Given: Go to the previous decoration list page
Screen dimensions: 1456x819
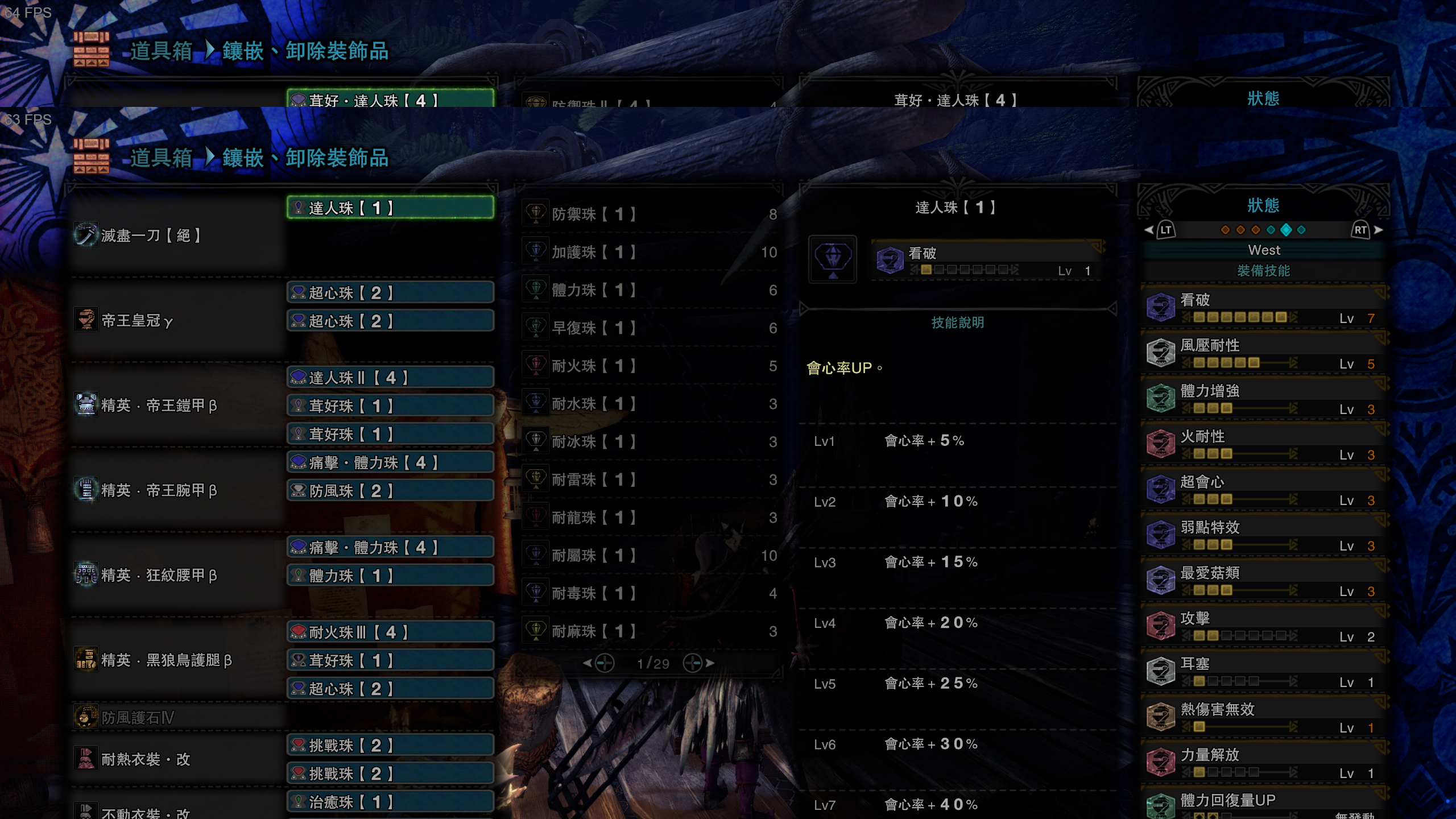Looking at the screenshot, I should coord(599,663).
